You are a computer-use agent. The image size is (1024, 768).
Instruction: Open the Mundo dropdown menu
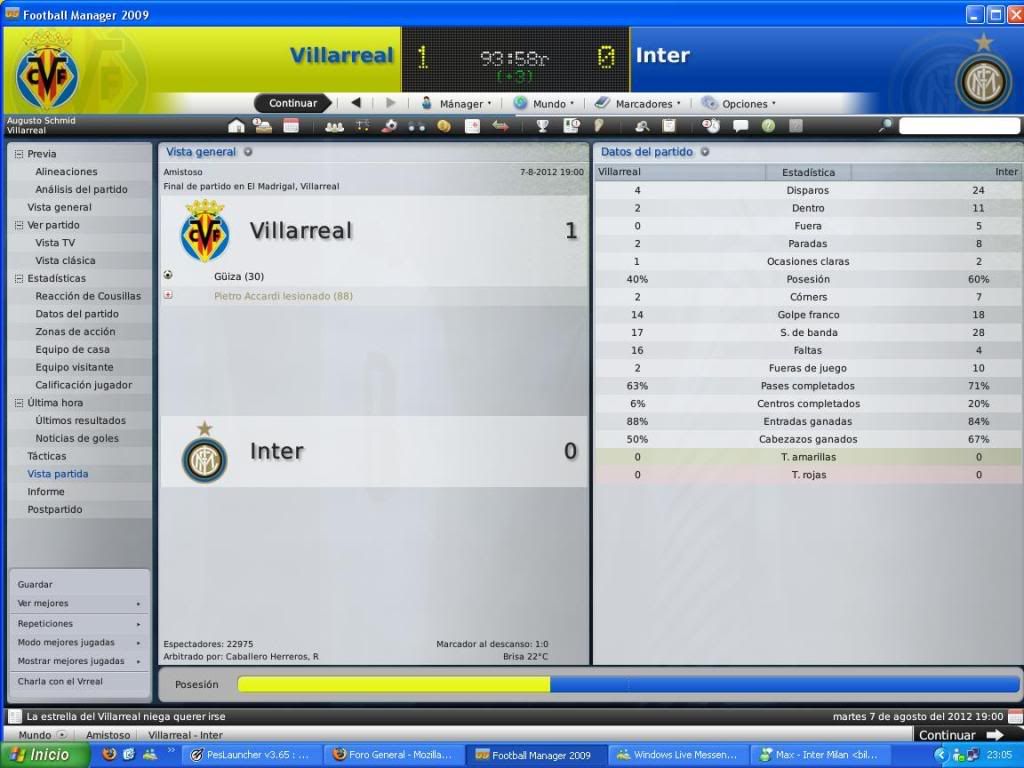544,103
